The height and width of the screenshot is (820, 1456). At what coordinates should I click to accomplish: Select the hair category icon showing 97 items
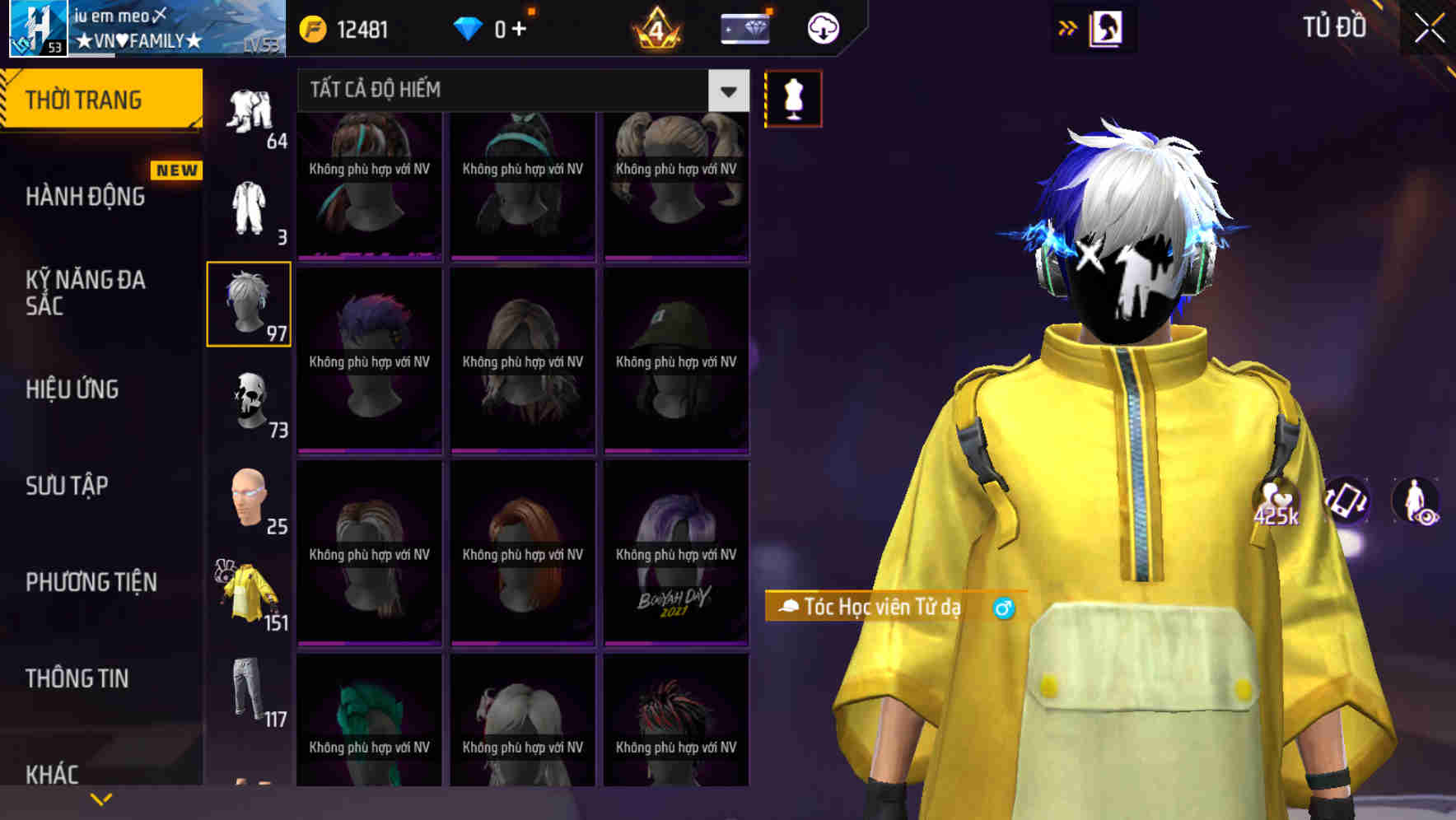coord(247,303)
